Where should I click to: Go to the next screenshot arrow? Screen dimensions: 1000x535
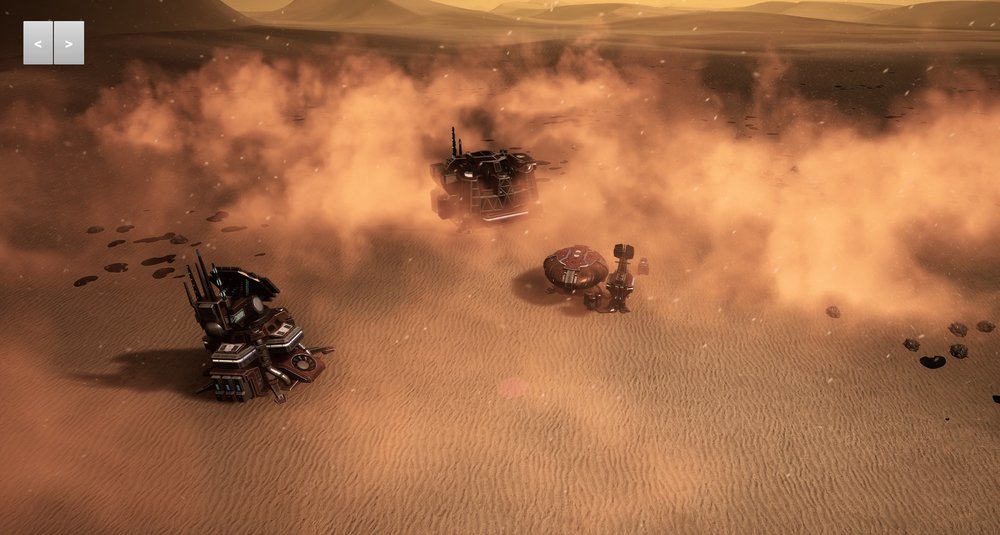pyautogui.click(x=69, y=43)
